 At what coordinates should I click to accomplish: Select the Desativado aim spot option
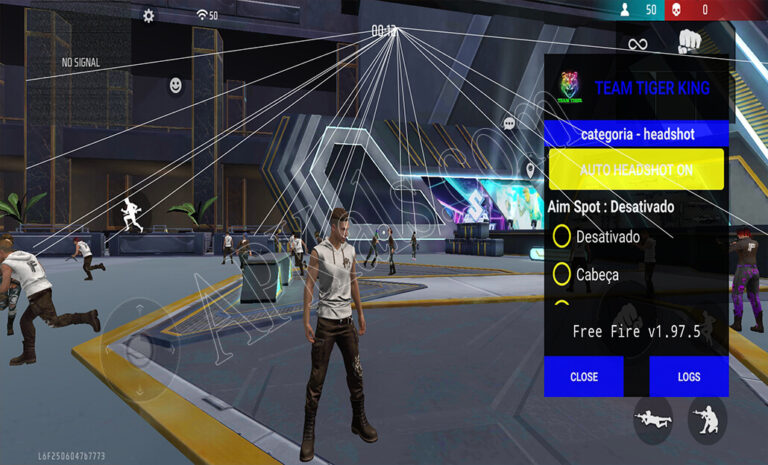[x=562, y=236]
